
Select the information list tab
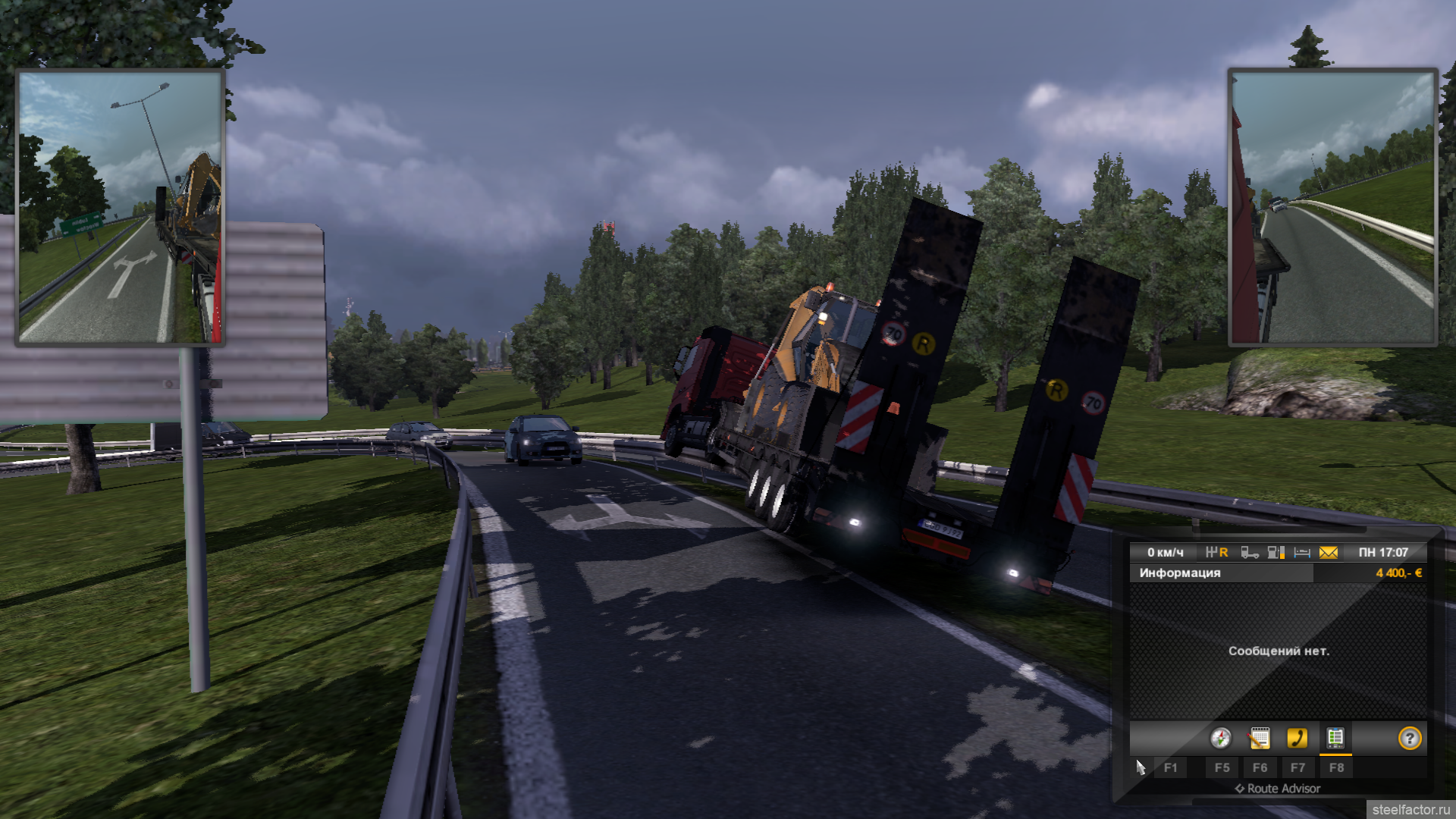coord(1335,738)
